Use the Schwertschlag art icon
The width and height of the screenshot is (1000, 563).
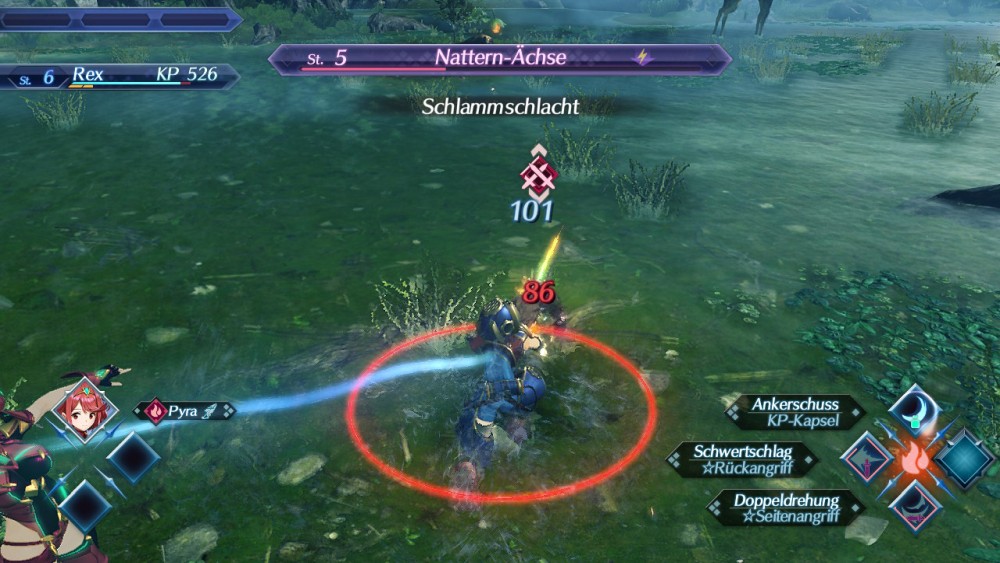(x=866, y=458)
